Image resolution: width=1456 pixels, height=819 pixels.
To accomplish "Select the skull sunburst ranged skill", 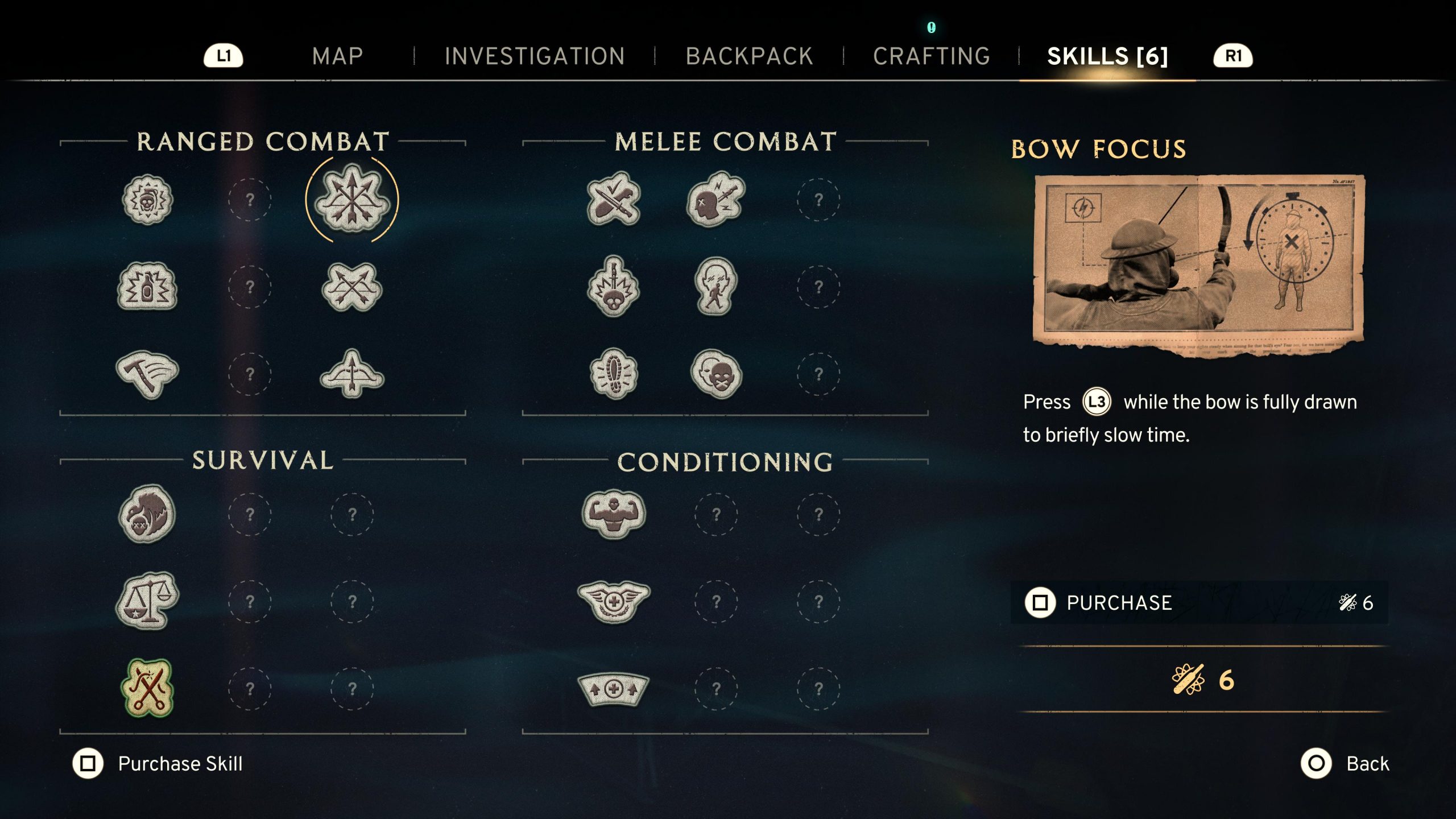I will [147, 200].
